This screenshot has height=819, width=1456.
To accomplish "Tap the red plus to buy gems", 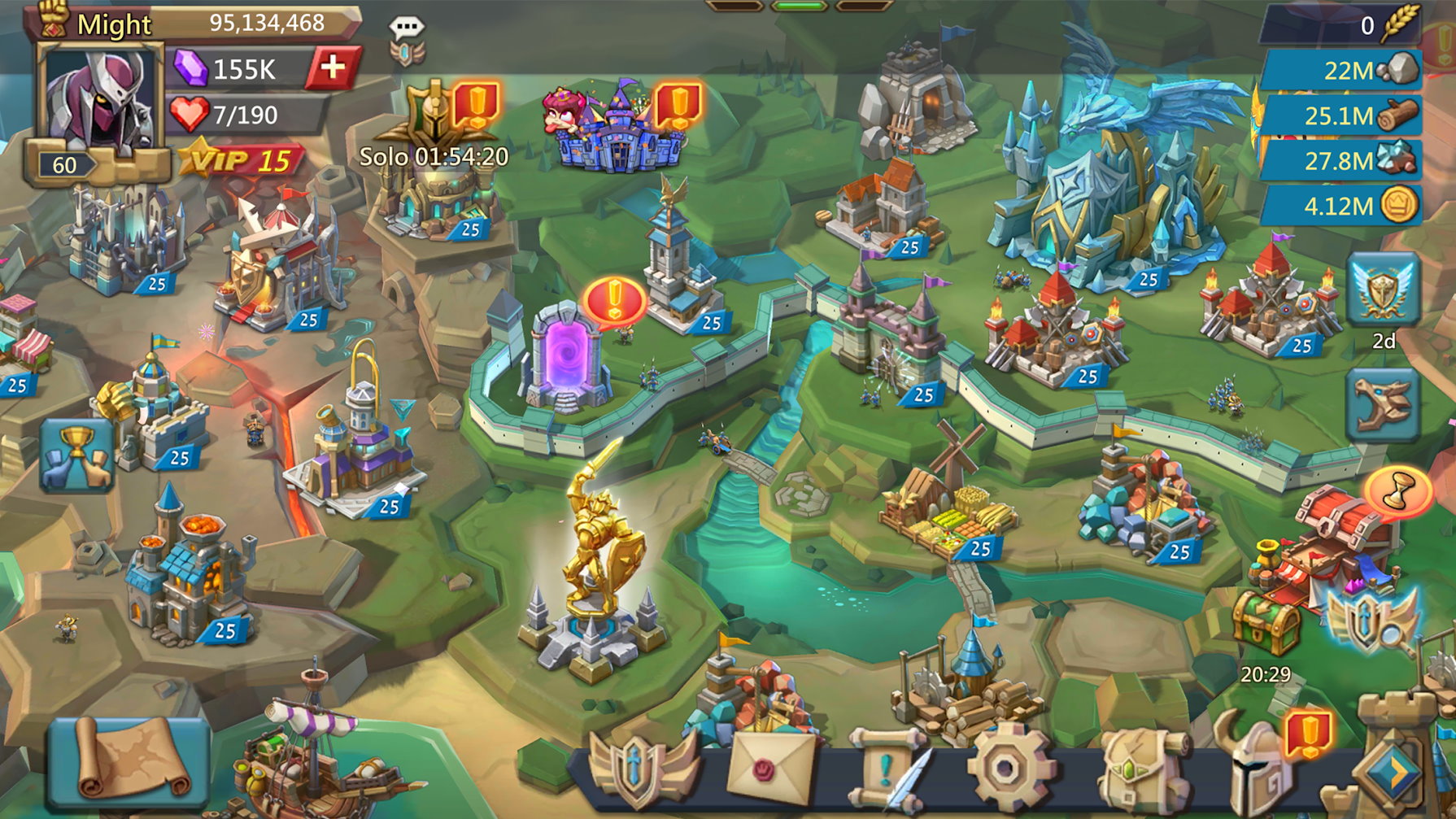I will coord(332,68).
